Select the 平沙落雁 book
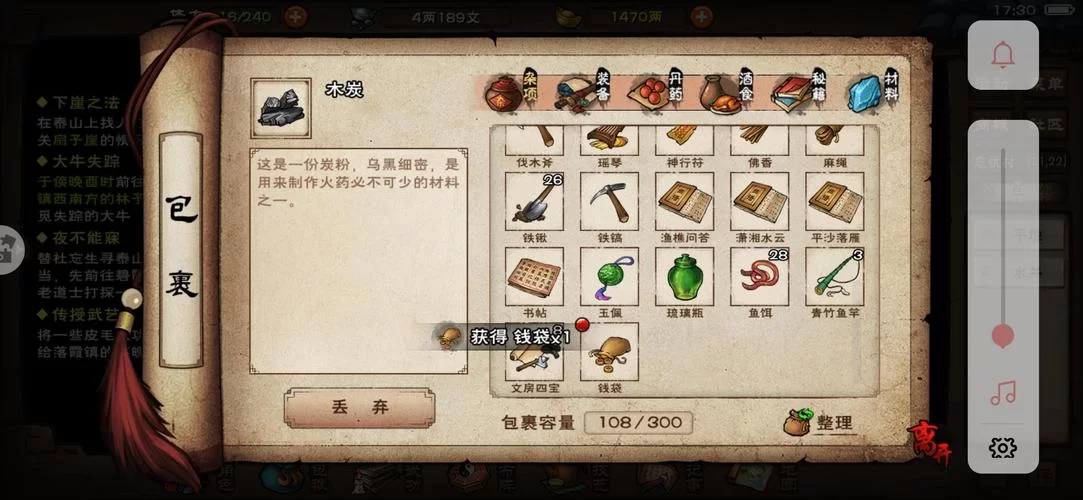This screenshot has height=500, width=1083. click(x=835, y=201)
